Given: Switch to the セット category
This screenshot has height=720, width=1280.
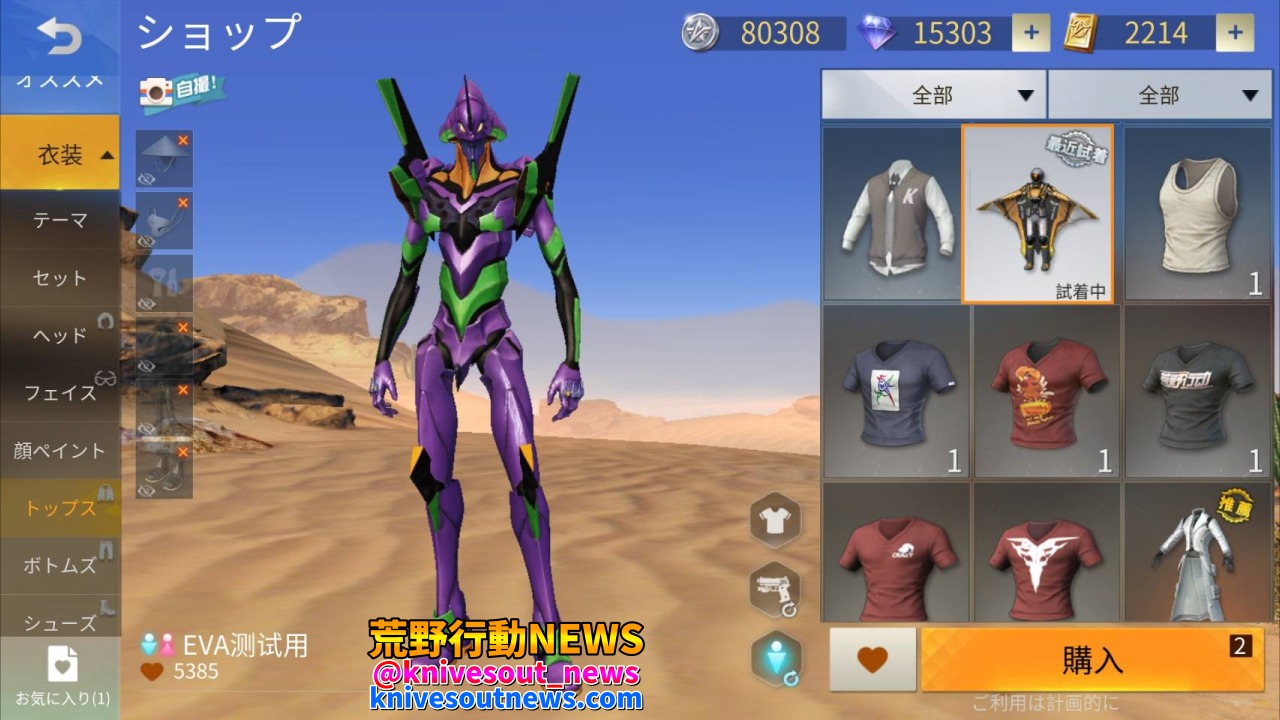Looking at the screenshot, I should click(x=60, y=278).
